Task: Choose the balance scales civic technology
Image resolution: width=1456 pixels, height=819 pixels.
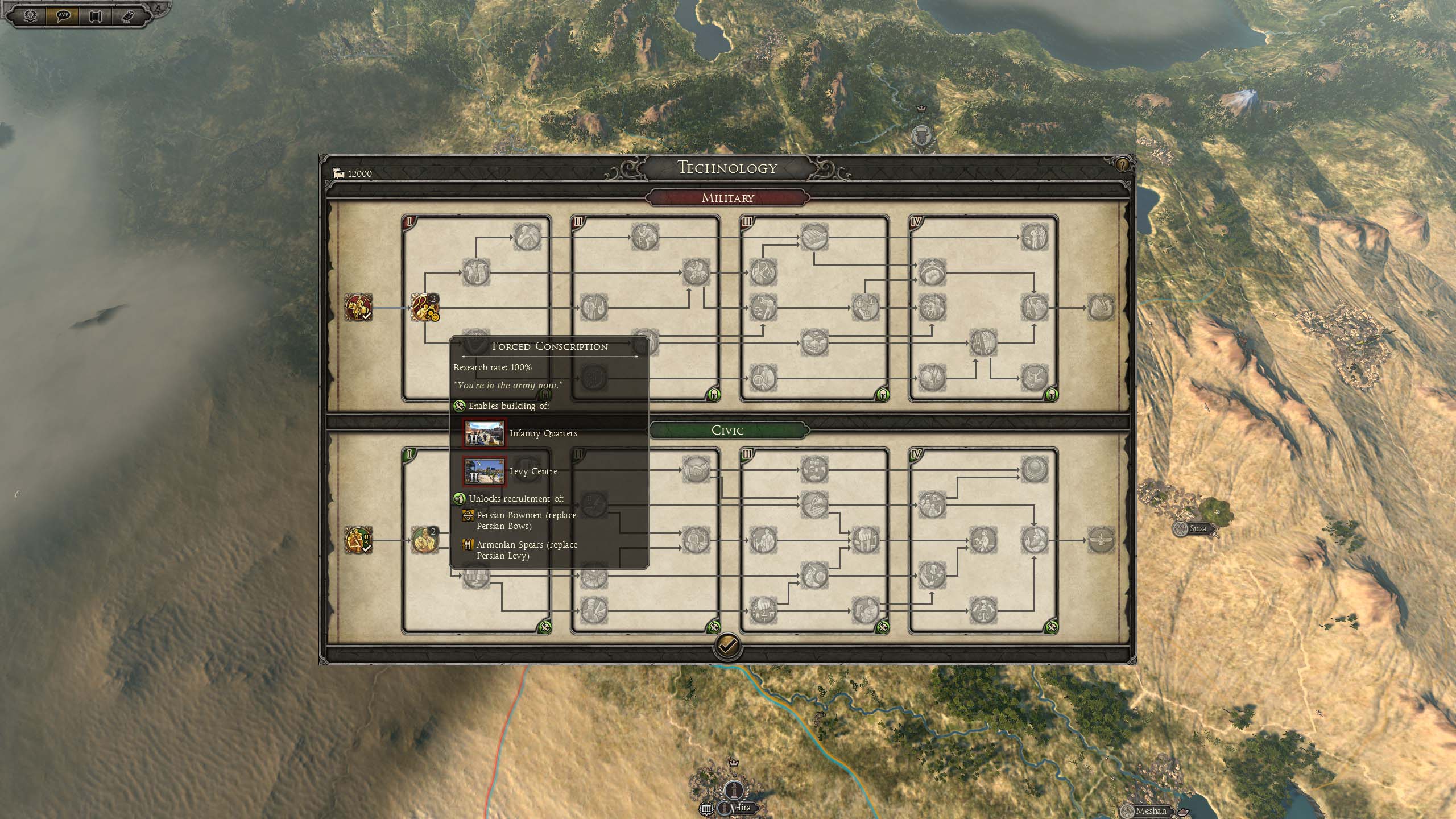Action: coord(983,611)
